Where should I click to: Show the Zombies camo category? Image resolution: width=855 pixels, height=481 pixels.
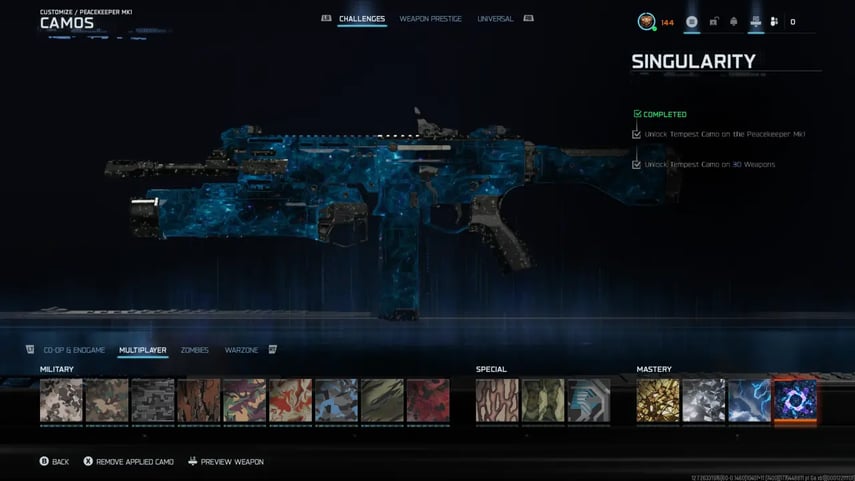pos(195,350)
